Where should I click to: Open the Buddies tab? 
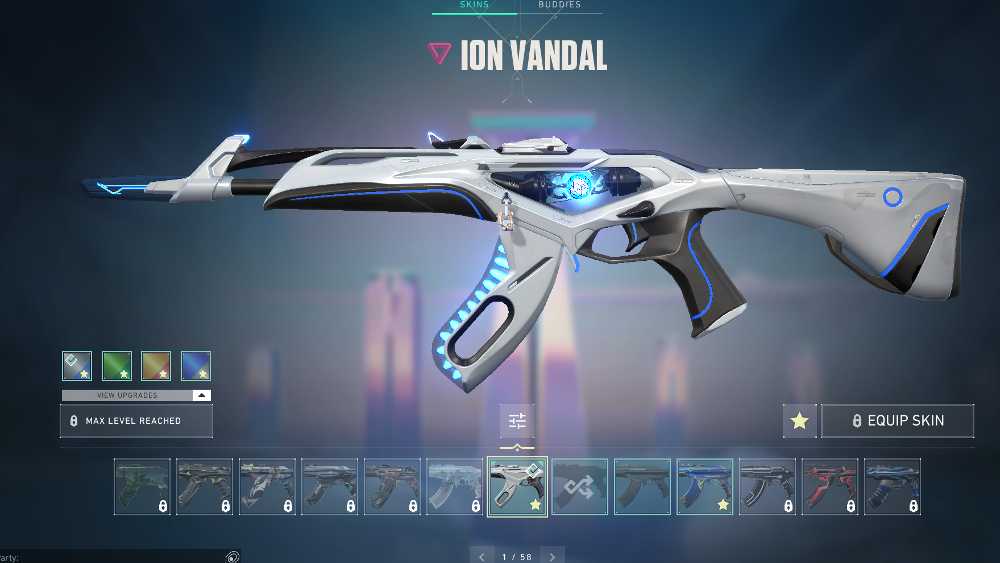coord(559,5)
